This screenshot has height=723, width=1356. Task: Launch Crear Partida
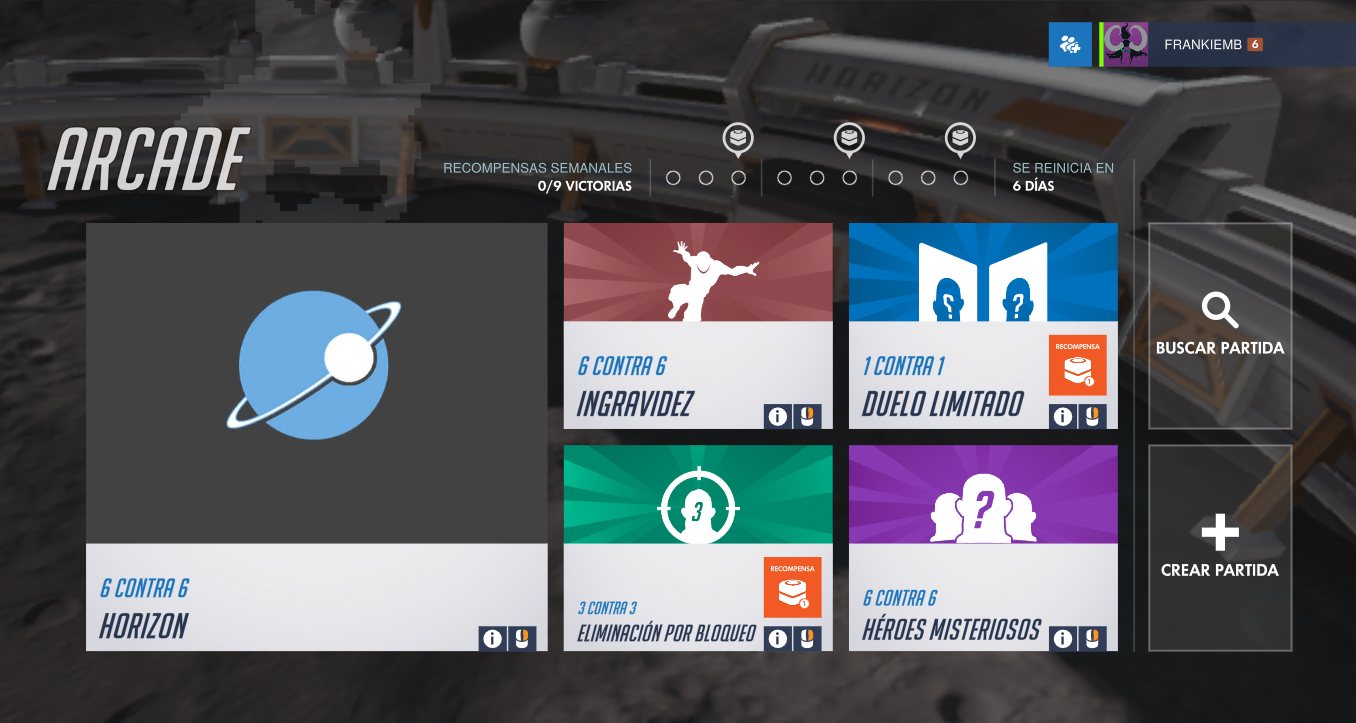(x=1220, y=548)
